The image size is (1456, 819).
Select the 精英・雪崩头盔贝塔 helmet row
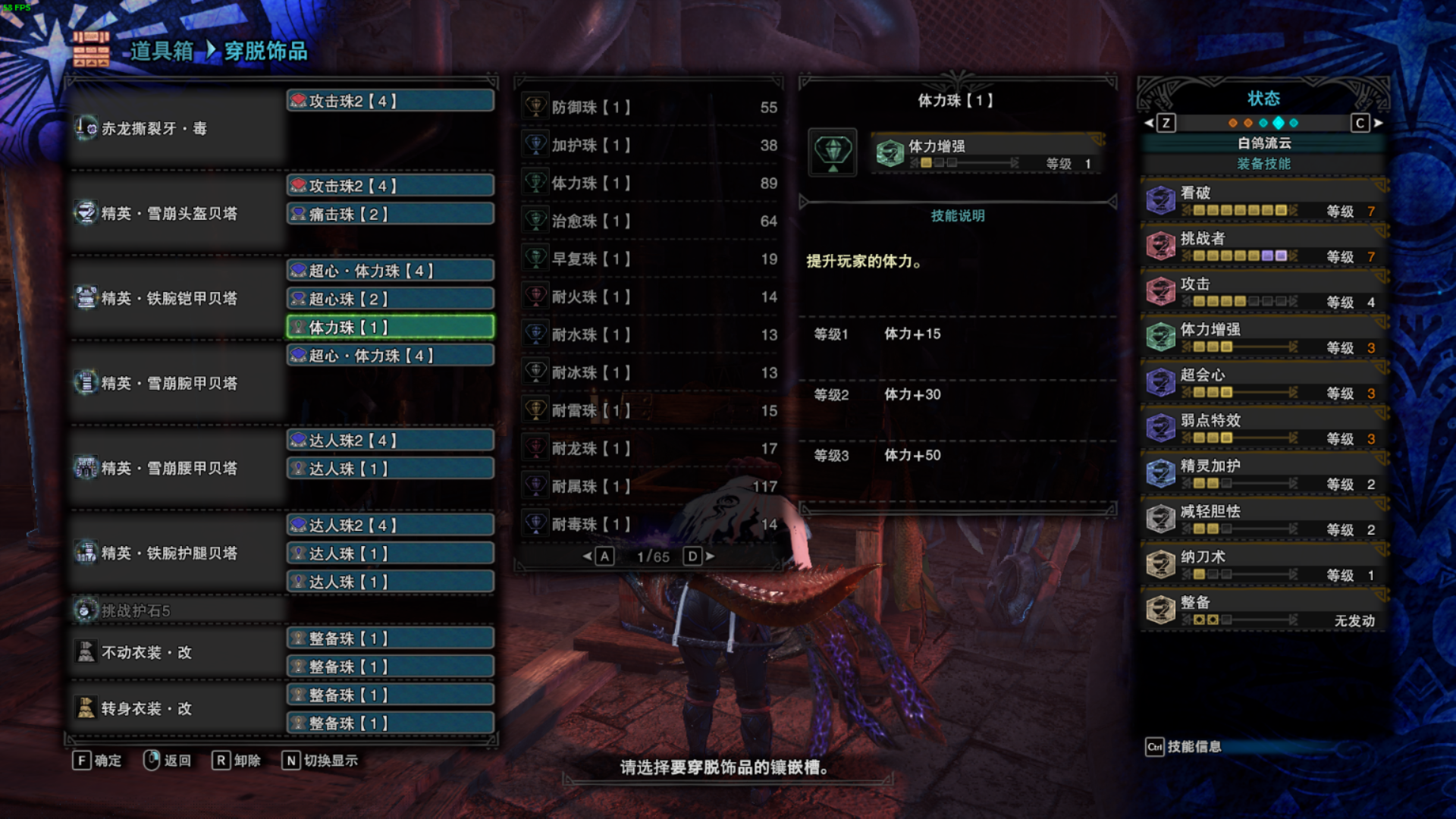[176, 214]
